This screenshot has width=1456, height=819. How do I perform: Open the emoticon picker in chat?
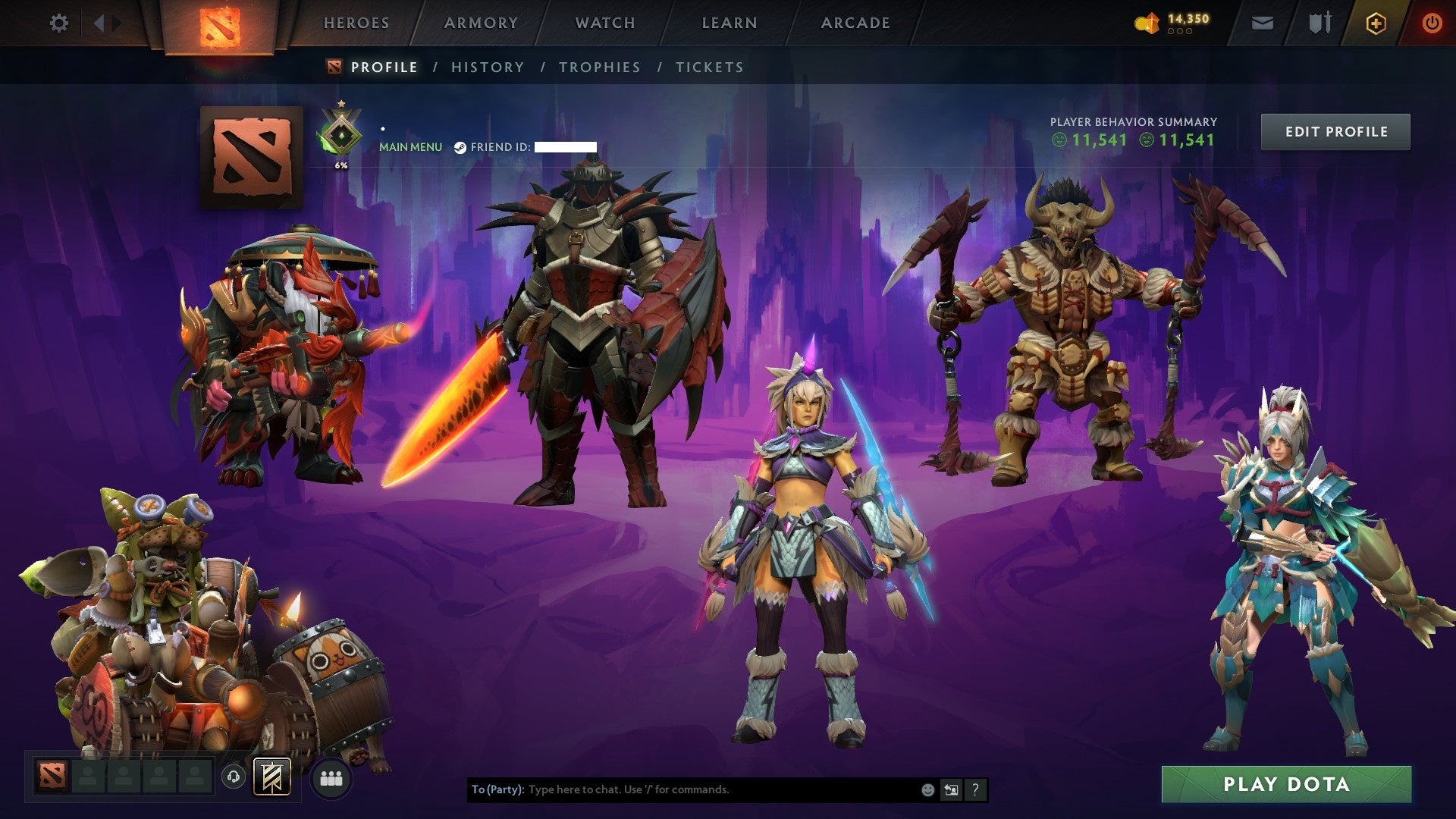click(927, 789)
